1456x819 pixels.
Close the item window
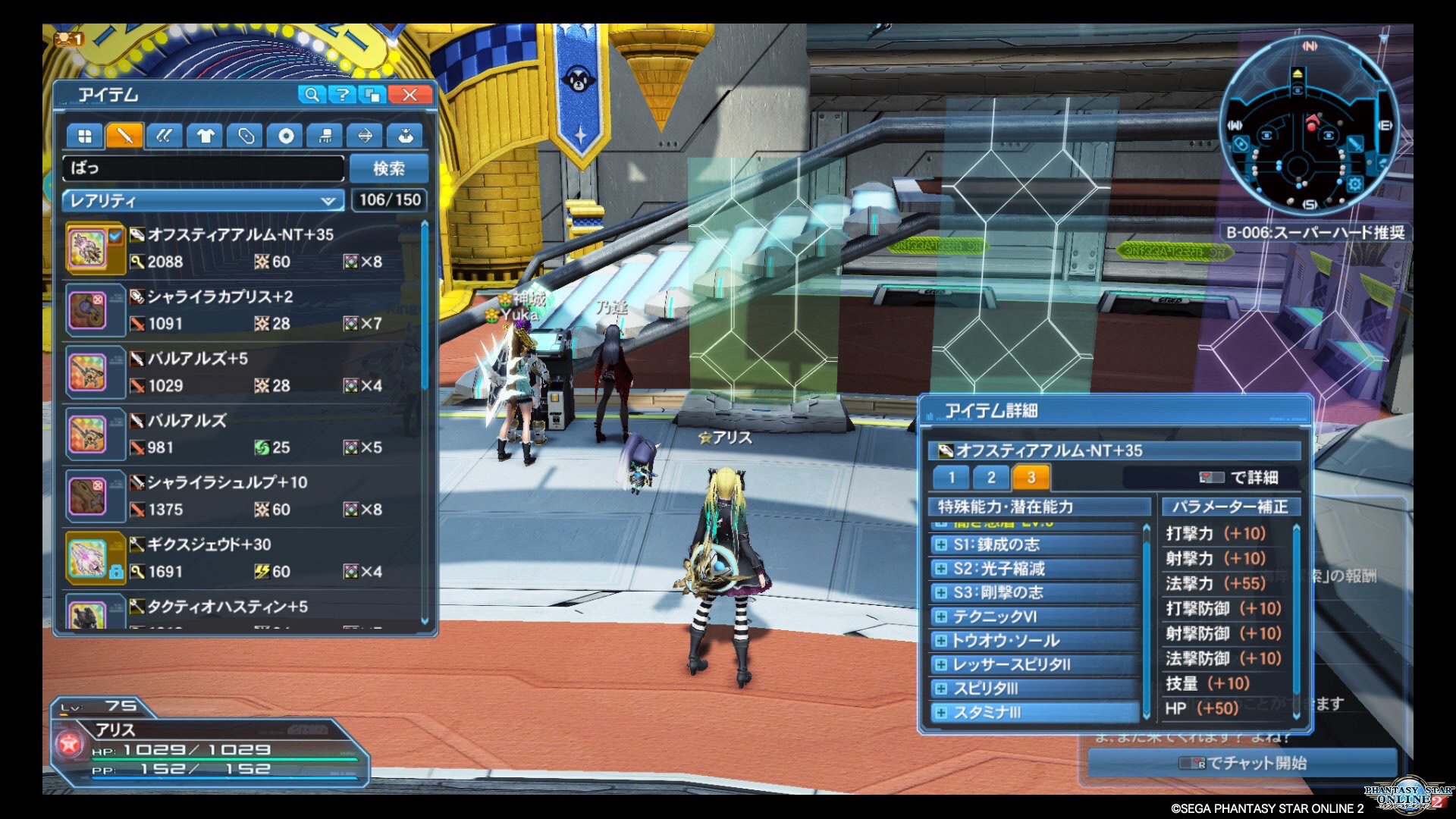click(409, 95)
